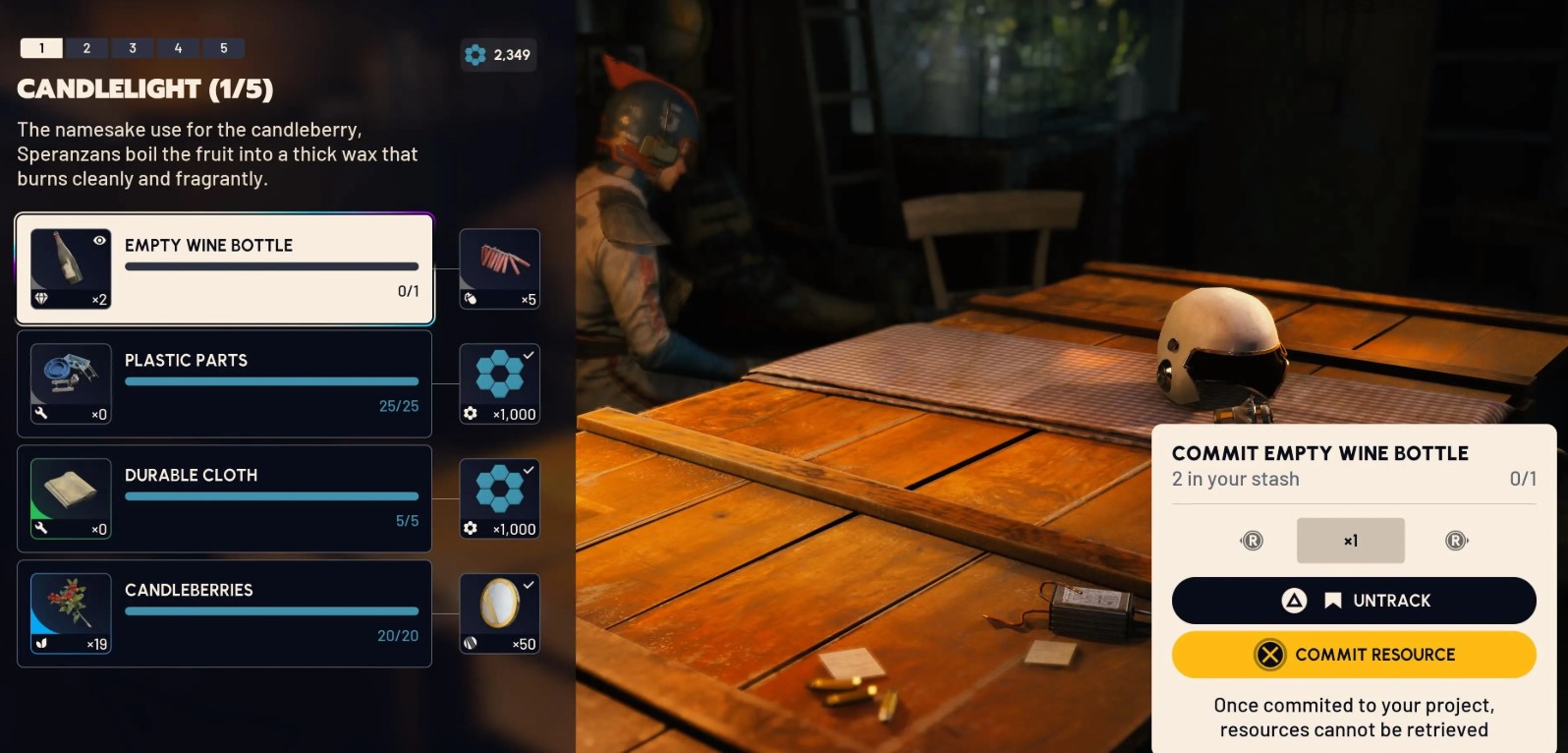Switch to project stage tab 2
Screen dimensions: 1568x753
pyautogui.click(x=86, y=48)
